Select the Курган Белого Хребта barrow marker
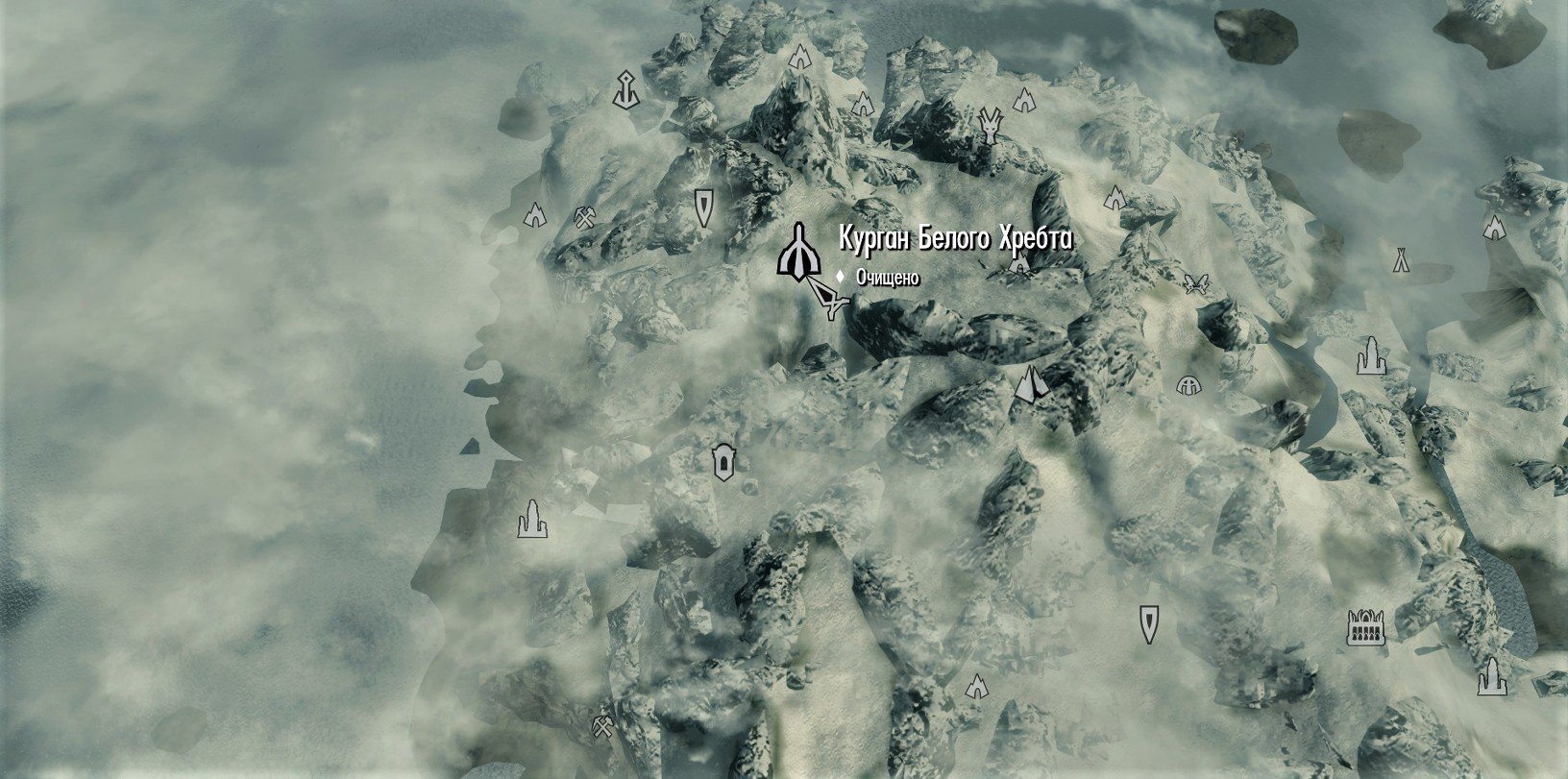 [797, 253]
